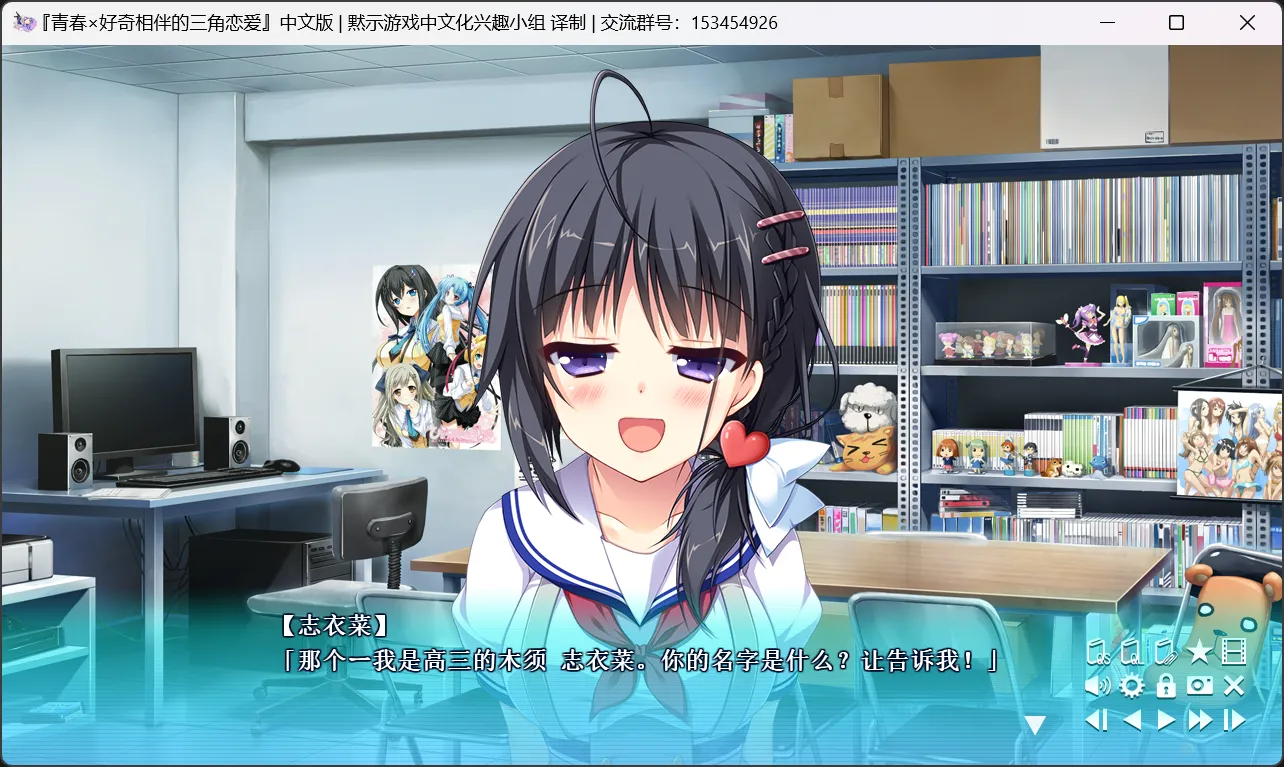Screen dimensions: 1284x767
Task: Click the quick save (QS) book icon
Action: 1098,653
